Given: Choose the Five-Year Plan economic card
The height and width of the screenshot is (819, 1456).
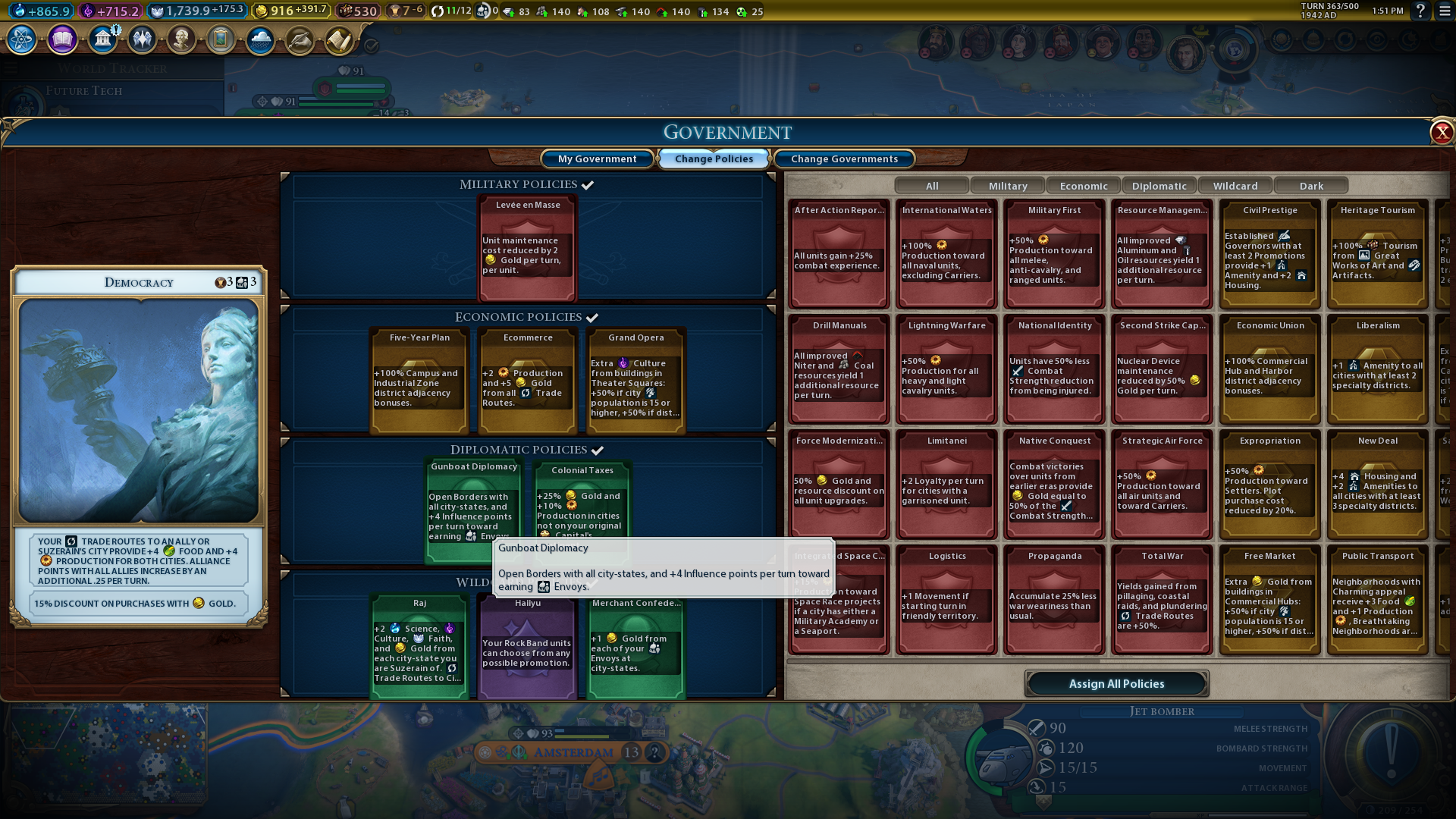Looking at the screenshot, I should pyautogui.click(x=419, y=379).
